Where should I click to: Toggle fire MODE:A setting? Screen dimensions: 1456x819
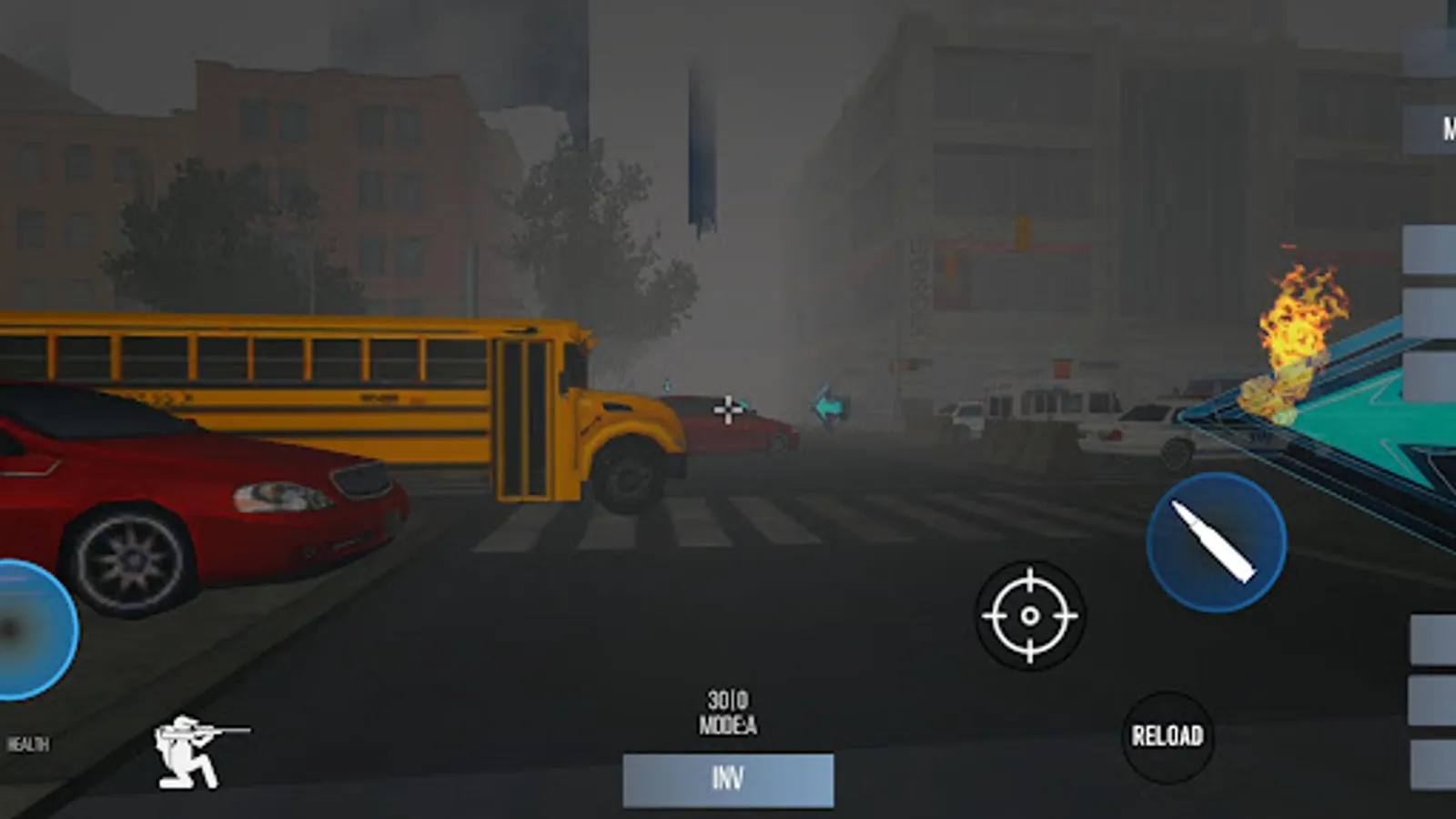click(728, 723)
